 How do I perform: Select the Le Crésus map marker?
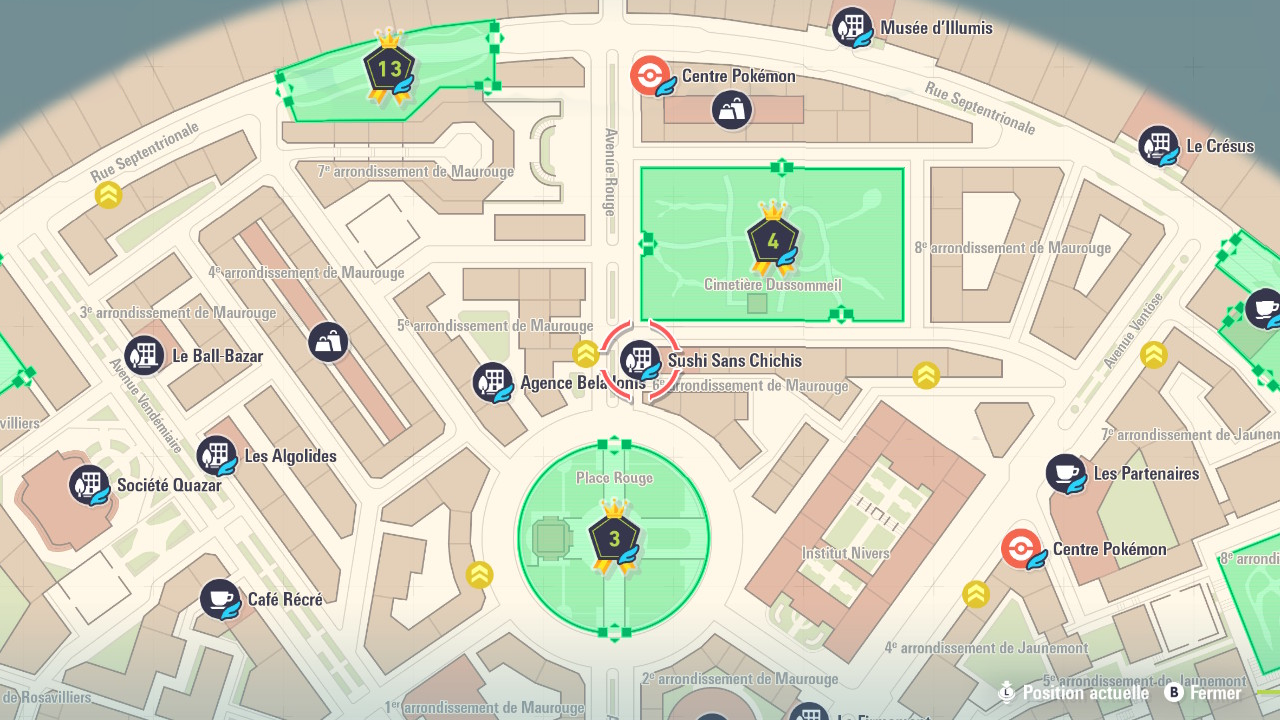click(x=1158, y=145)
